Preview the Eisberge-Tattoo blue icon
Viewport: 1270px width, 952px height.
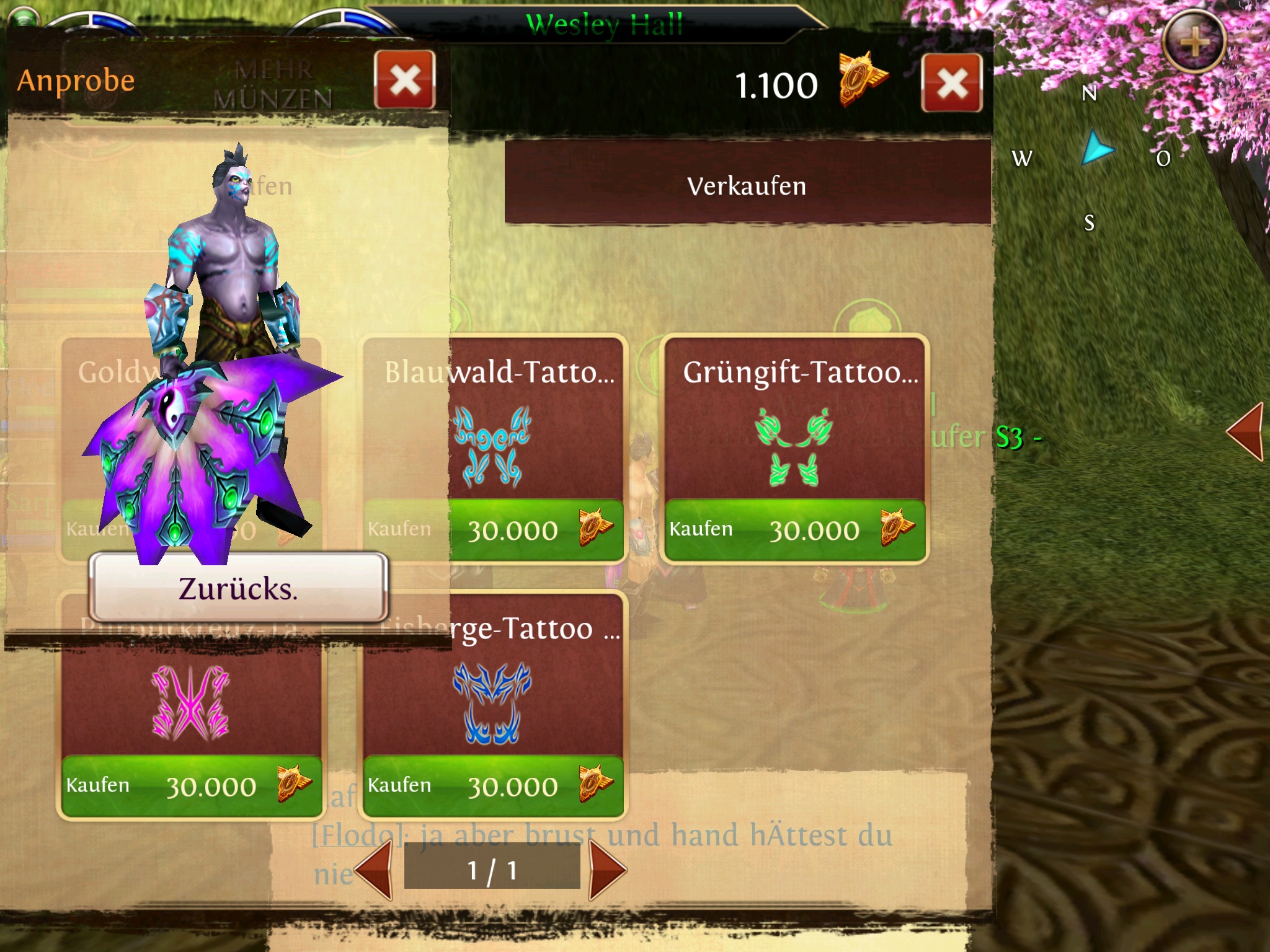click(x=492, y=703)
